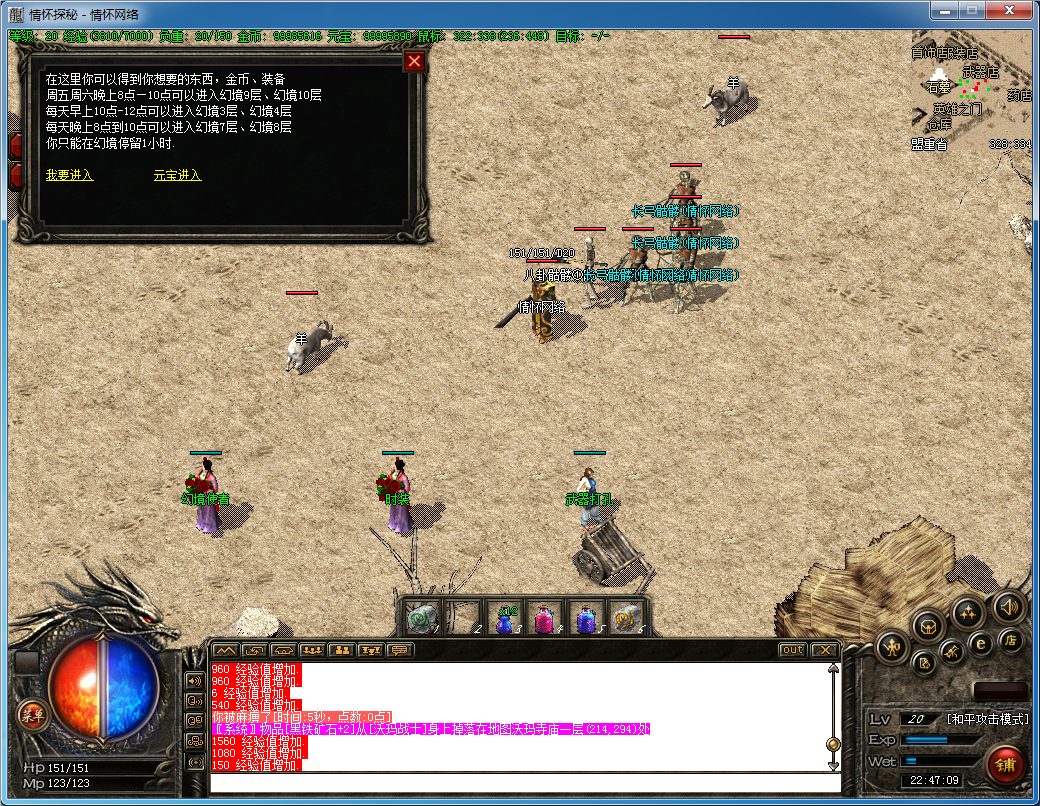Use the pink potion in hotbar slot 4
Viewport: 1040px width, 806px height.
click(546, 619)
